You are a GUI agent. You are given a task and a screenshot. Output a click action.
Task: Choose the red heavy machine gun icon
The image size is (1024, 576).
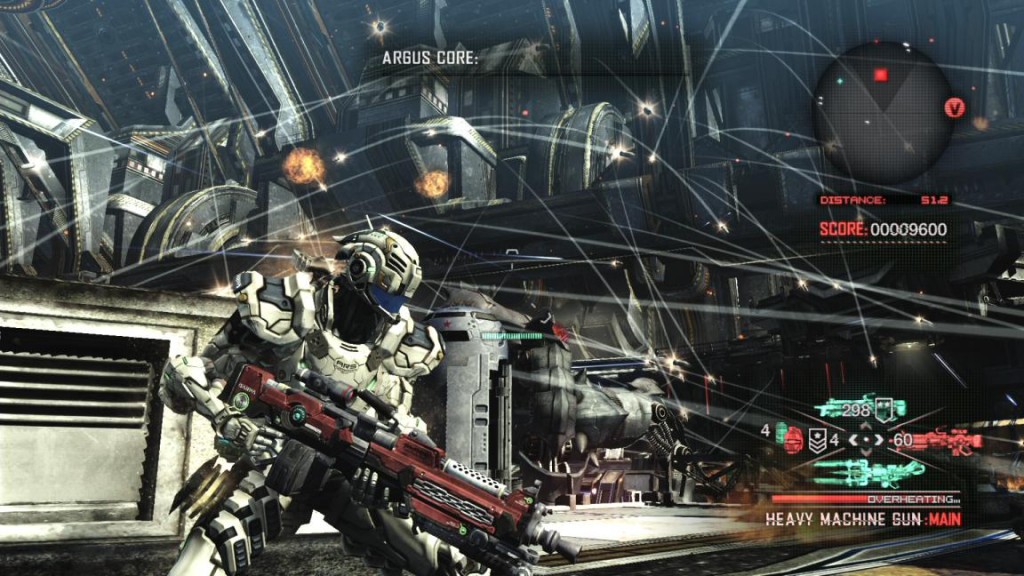tap(945, 440)
